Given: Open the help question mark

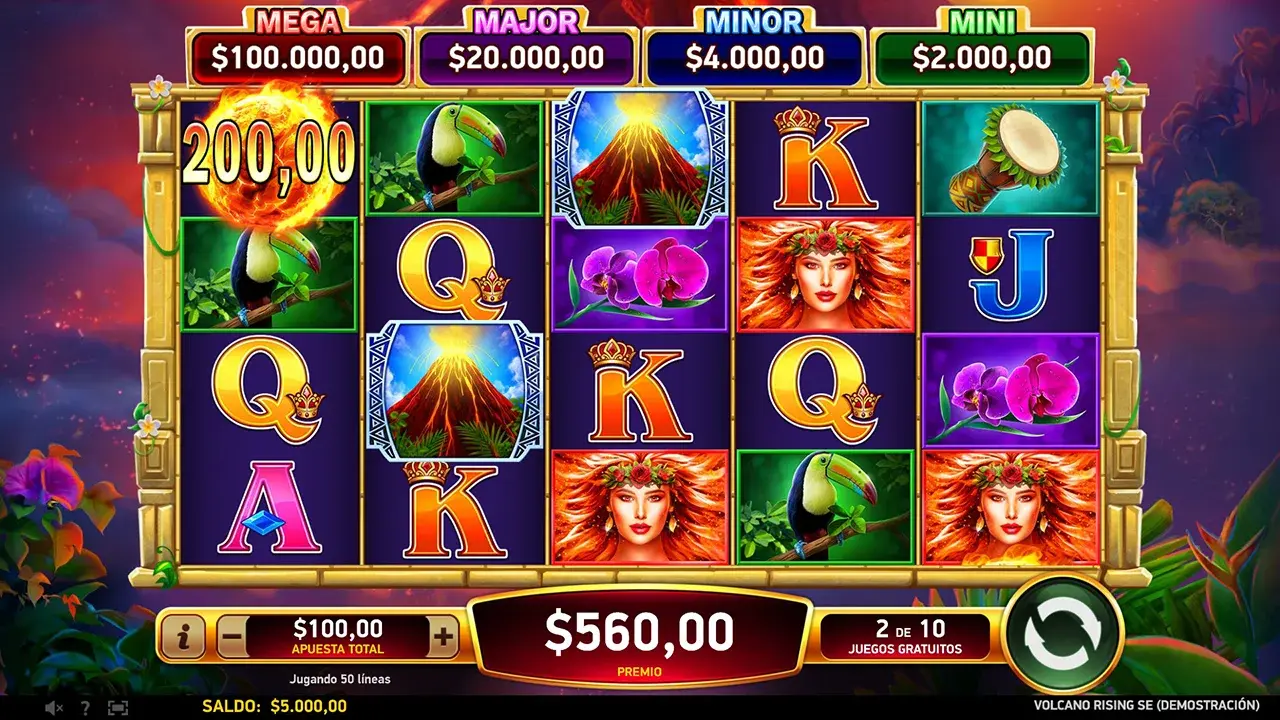Looking at the screenshot, I should tap(87, 707).
